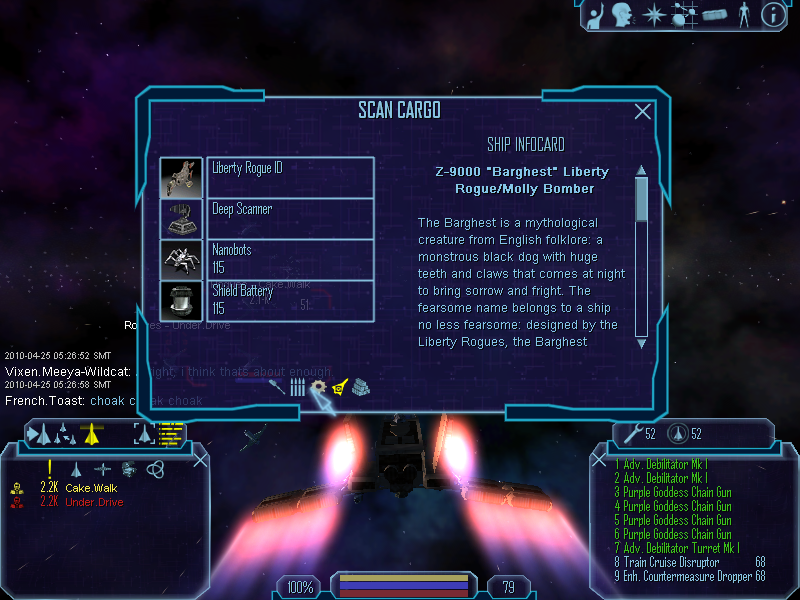Open the navigation map grid icon
The height and width of the screenshot is (600, 800).
coord(685,15)
